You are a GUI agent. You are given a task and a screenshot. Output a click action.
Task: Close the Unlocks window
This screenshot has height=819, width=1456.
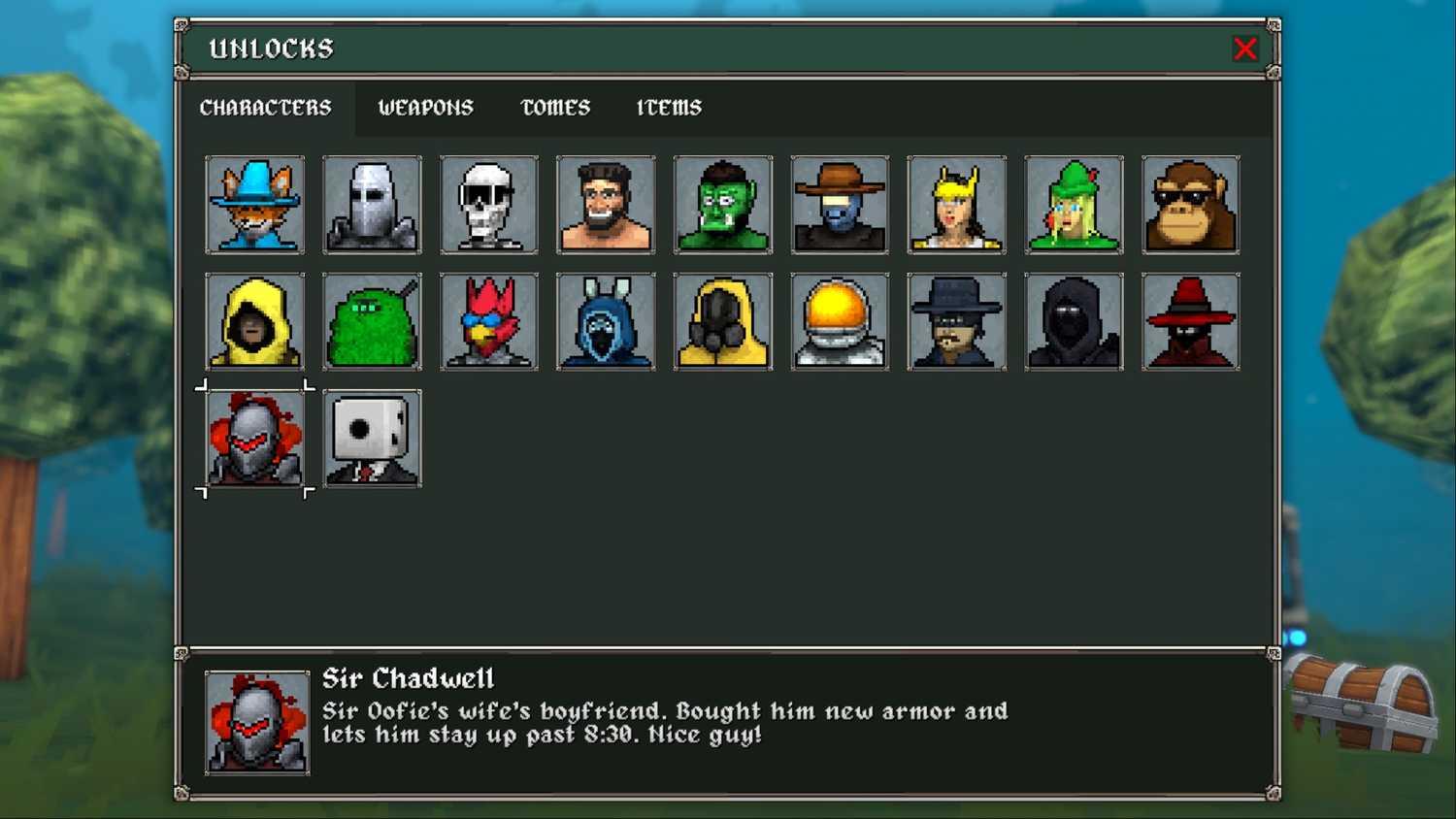(1244, 49)
